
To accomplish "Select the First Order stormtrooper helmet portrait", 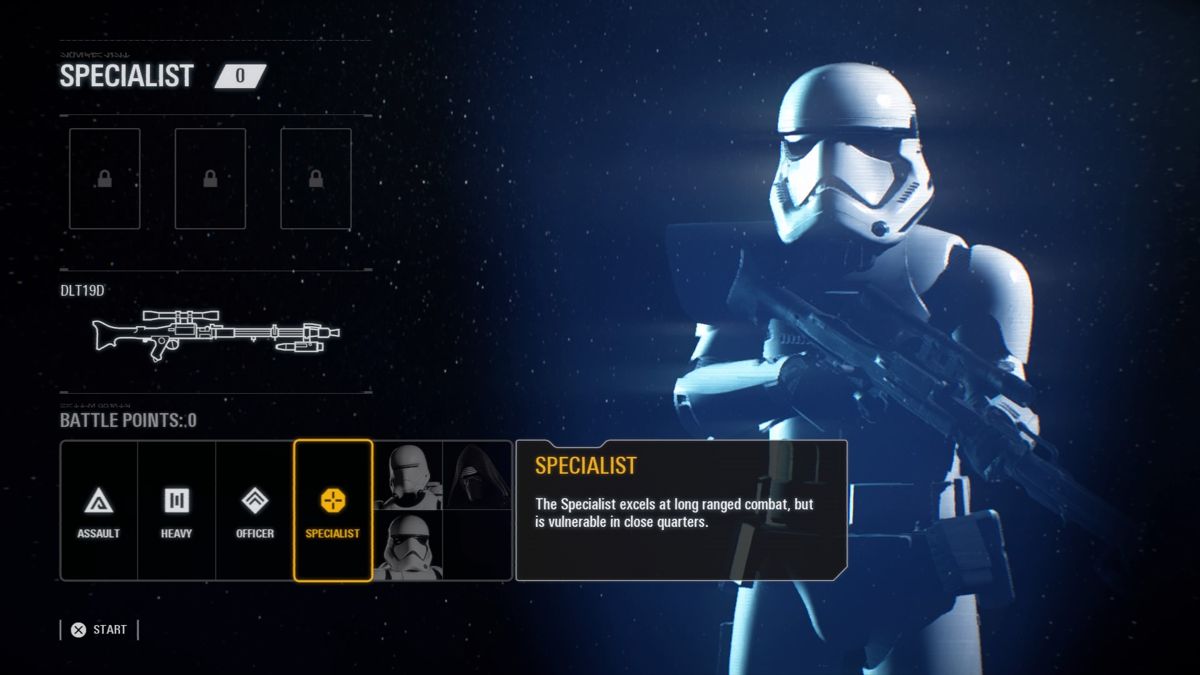I will [x=408, y=545].
